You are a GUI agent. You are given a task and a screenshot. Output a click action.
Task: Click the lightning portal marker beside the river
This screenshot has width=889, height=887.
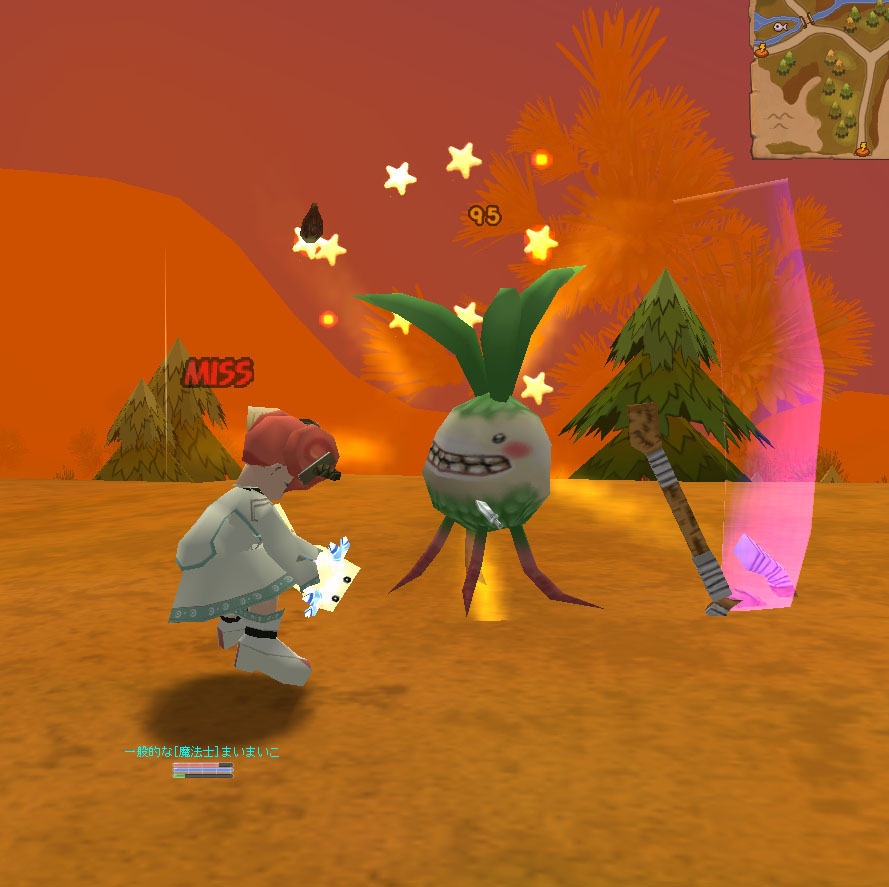(x=760, y=47)
